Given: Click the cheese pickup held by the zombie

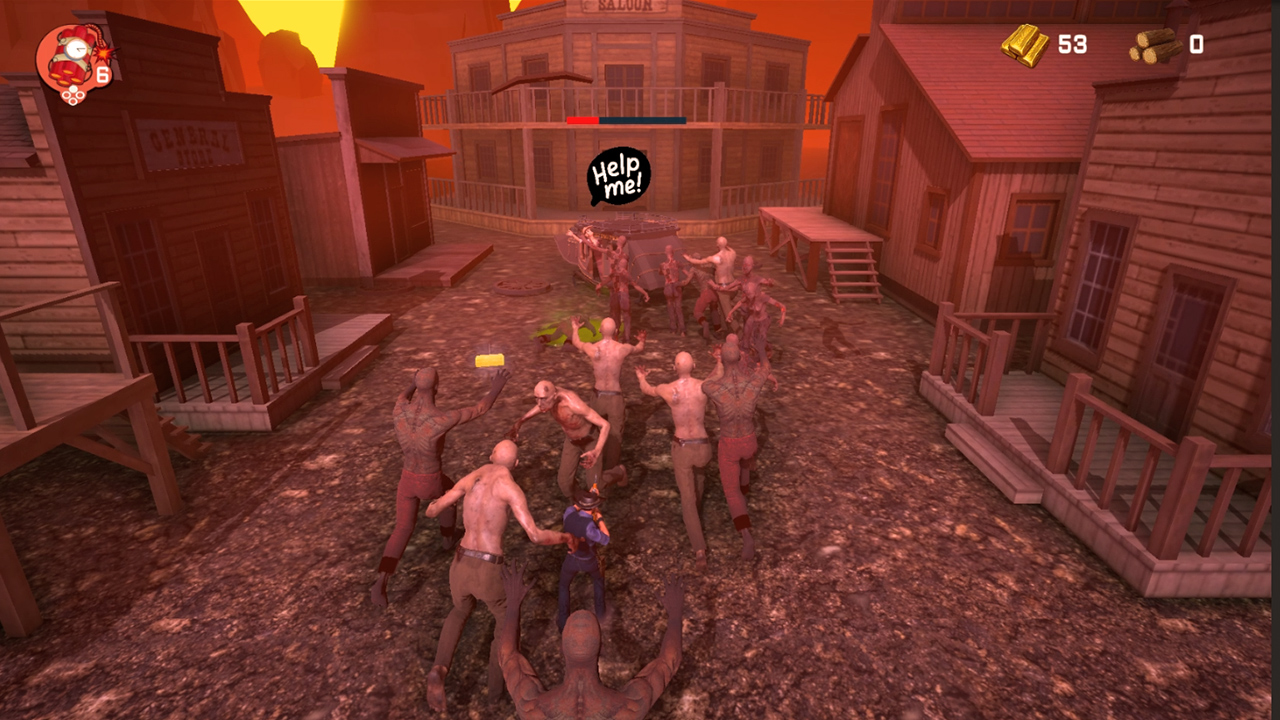Looking at the screenshot, I should point(490,359).
